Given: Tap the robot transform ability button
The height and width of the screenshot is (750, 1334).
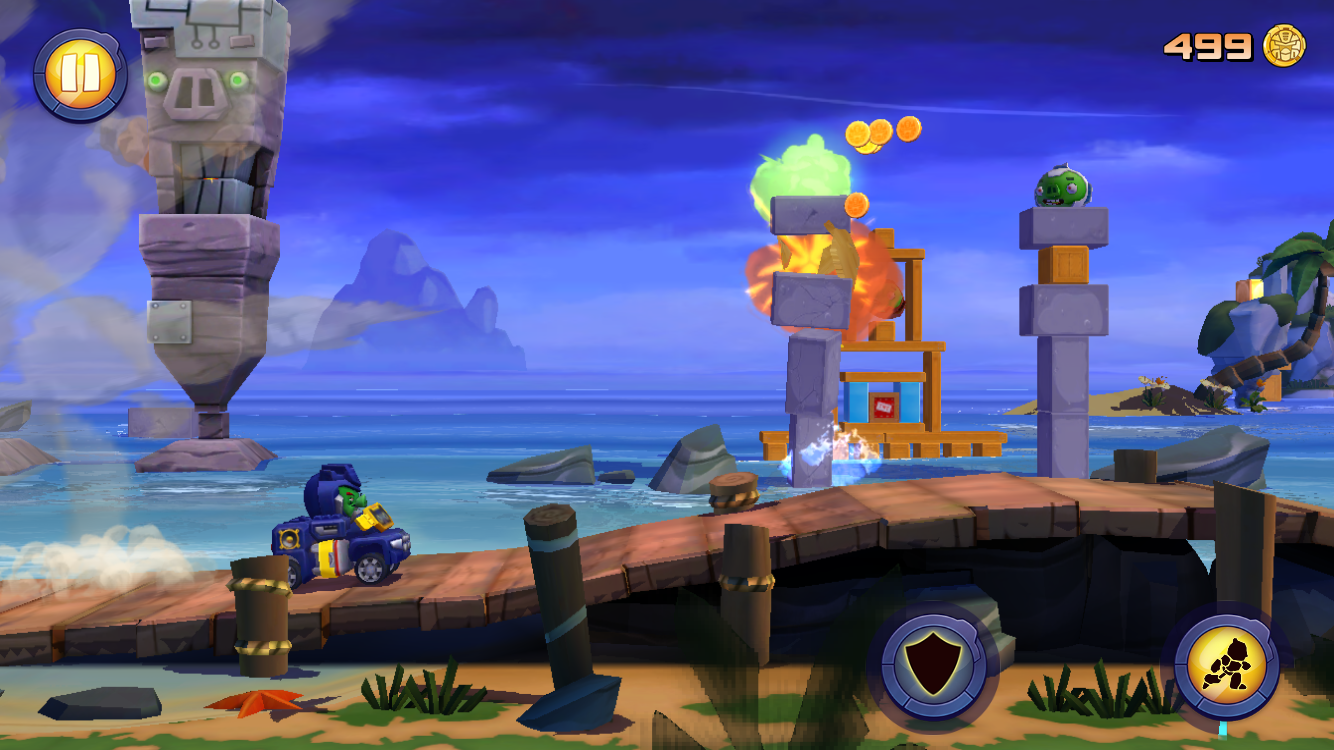Looking at the screenshot, I should click(x=1226, y=664).
